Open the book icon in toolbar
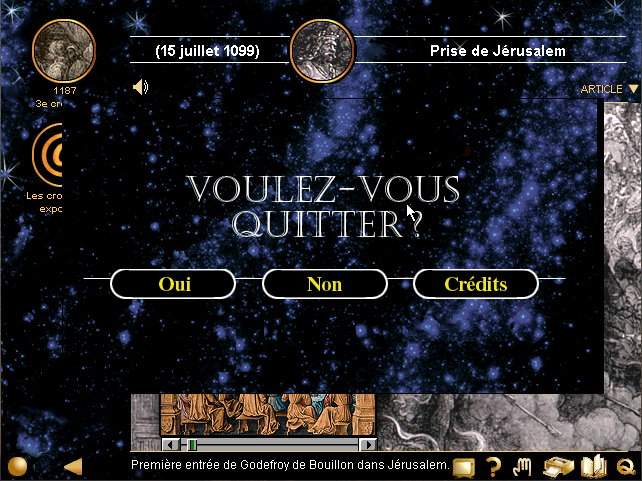 pos(594,466)
